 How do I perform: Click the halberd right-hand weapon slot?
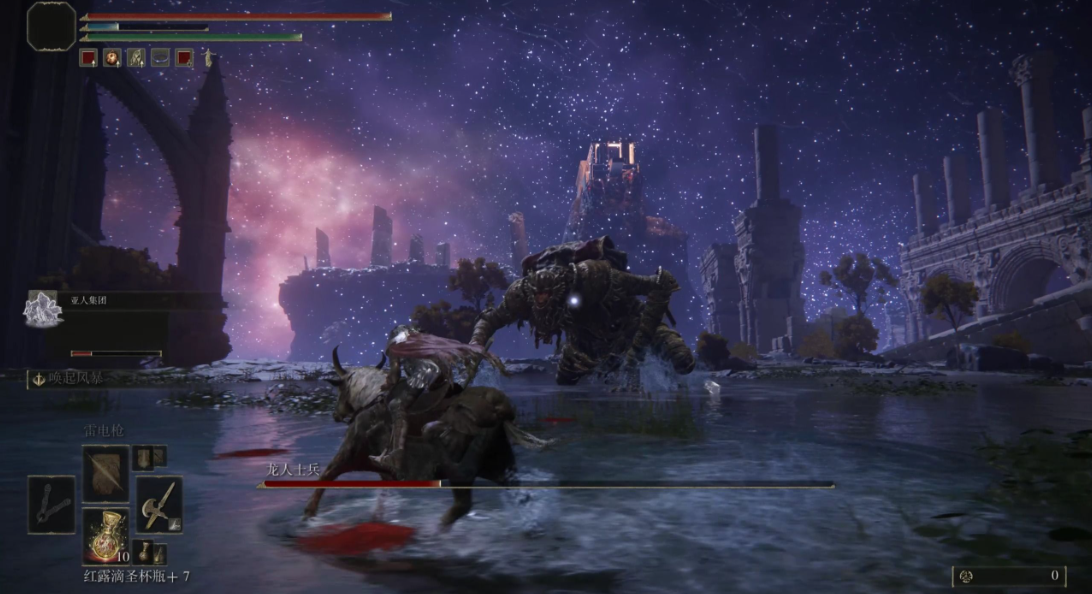(158, 504)
